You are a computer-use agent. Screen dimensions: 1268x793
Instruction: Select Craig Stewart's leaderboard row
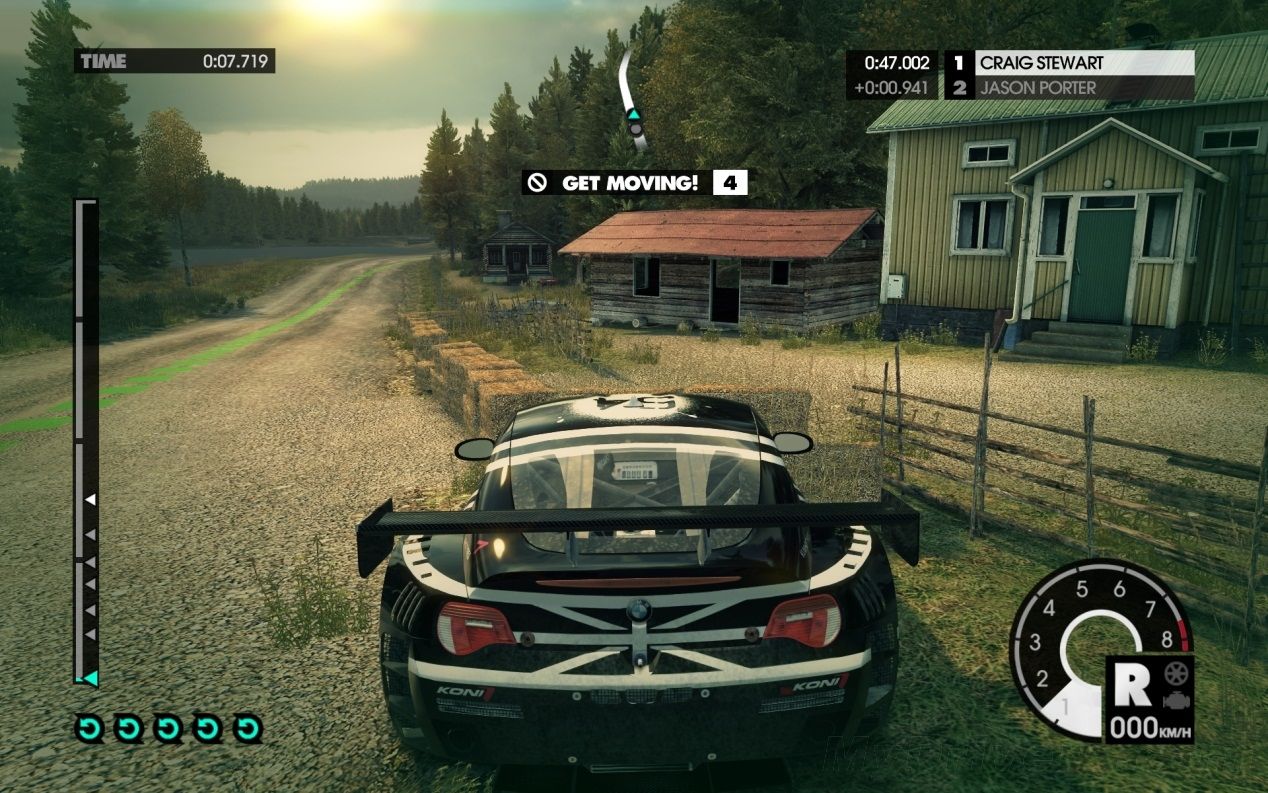tap(1070, 62)
